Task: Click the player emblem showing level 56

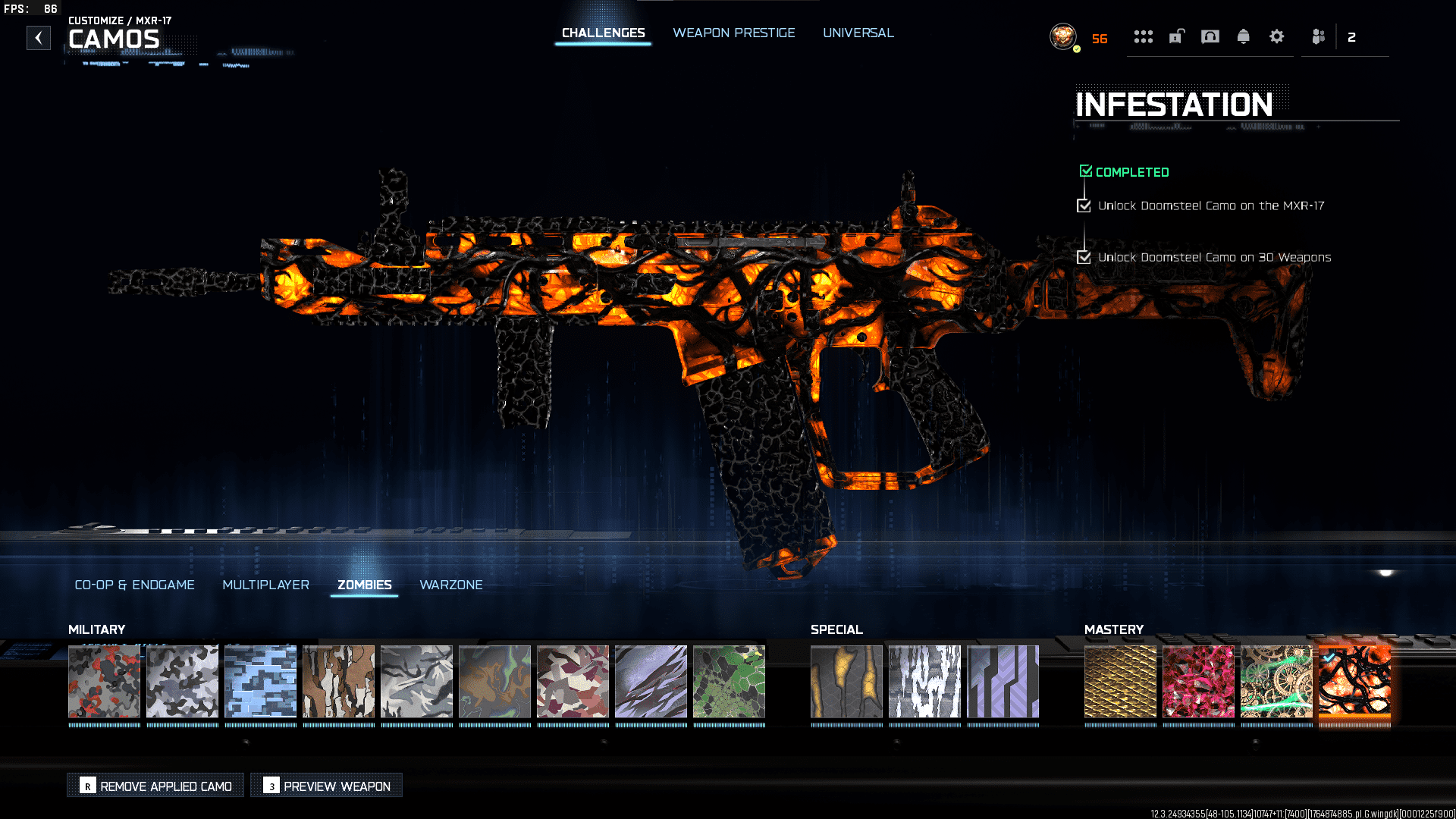Action: tap(1064, 36)
